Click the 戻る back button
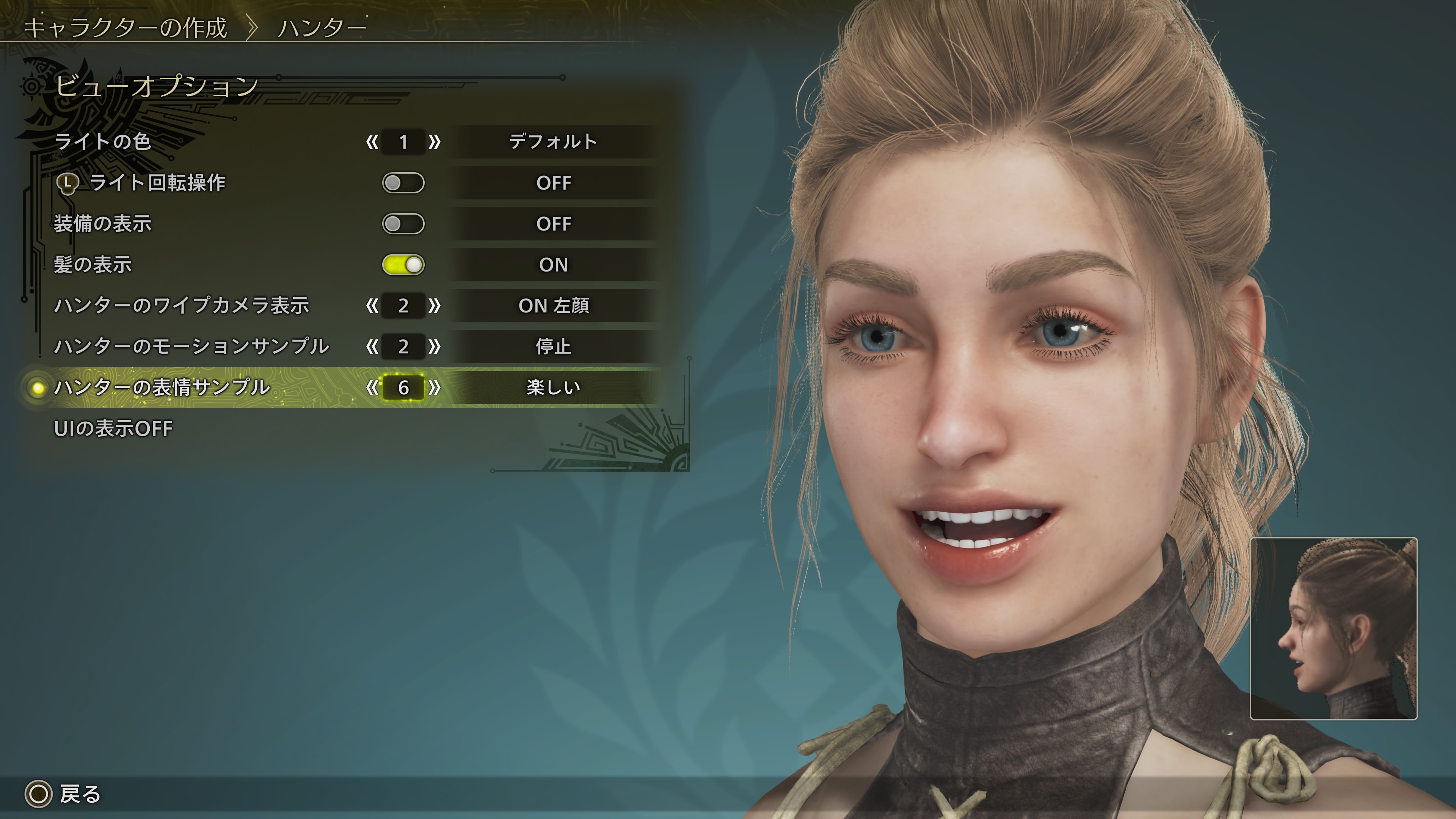Screen dimensions: 1456x819 click(x=63, y=794)
